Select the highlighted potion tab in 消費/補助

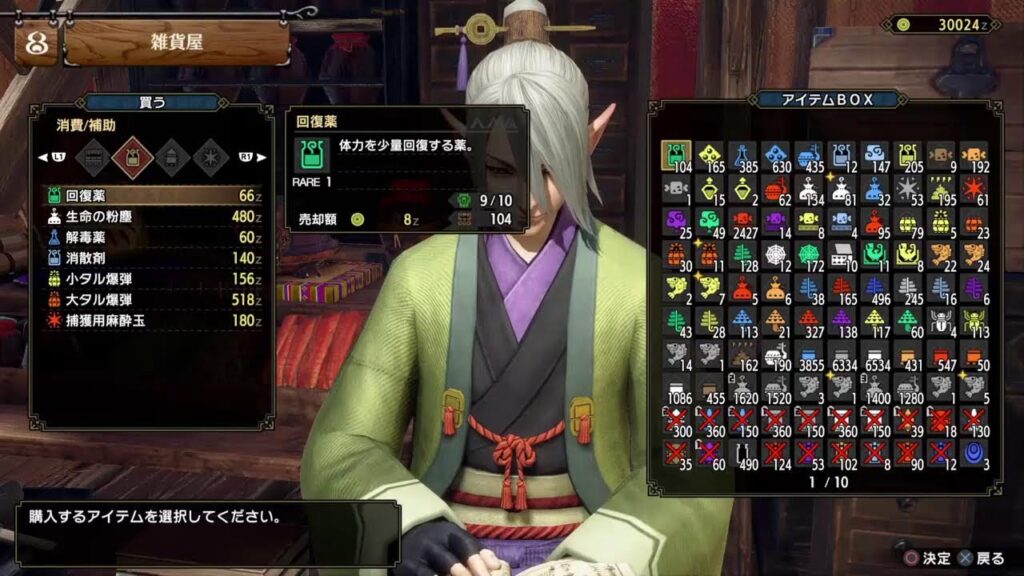[132, 156]
